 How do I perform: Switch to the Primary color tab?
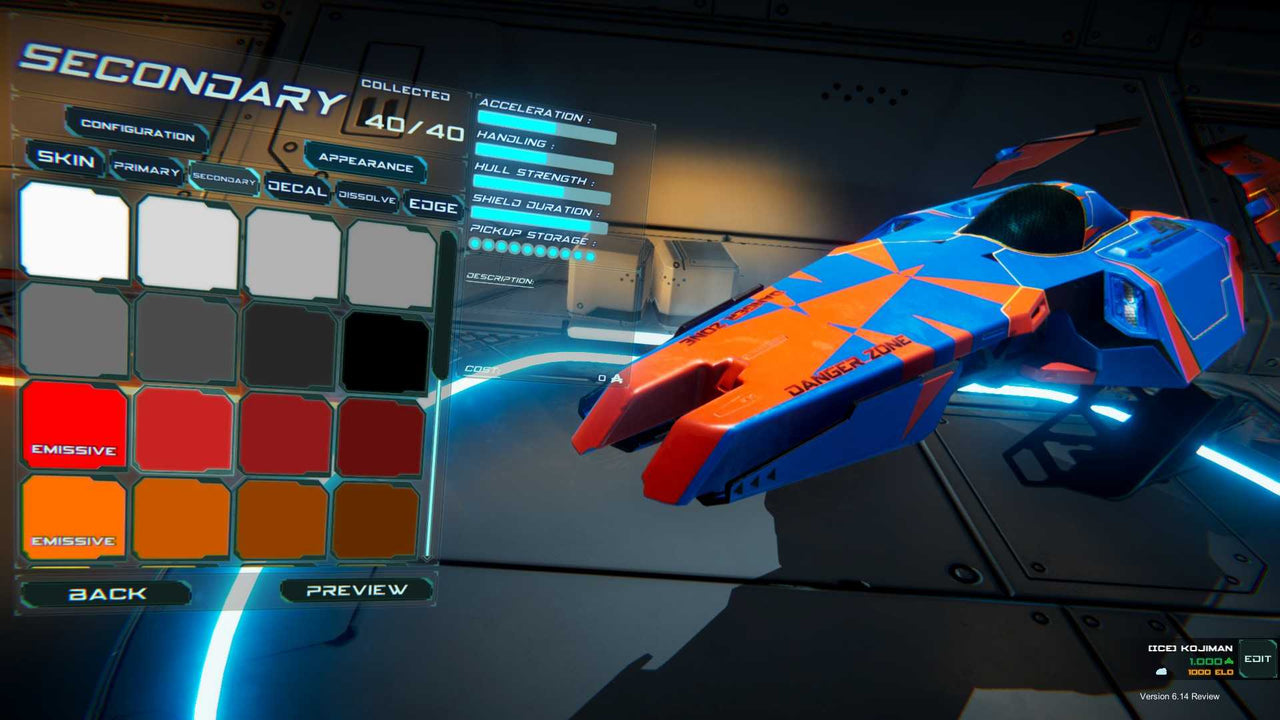(x=146, y=168)
